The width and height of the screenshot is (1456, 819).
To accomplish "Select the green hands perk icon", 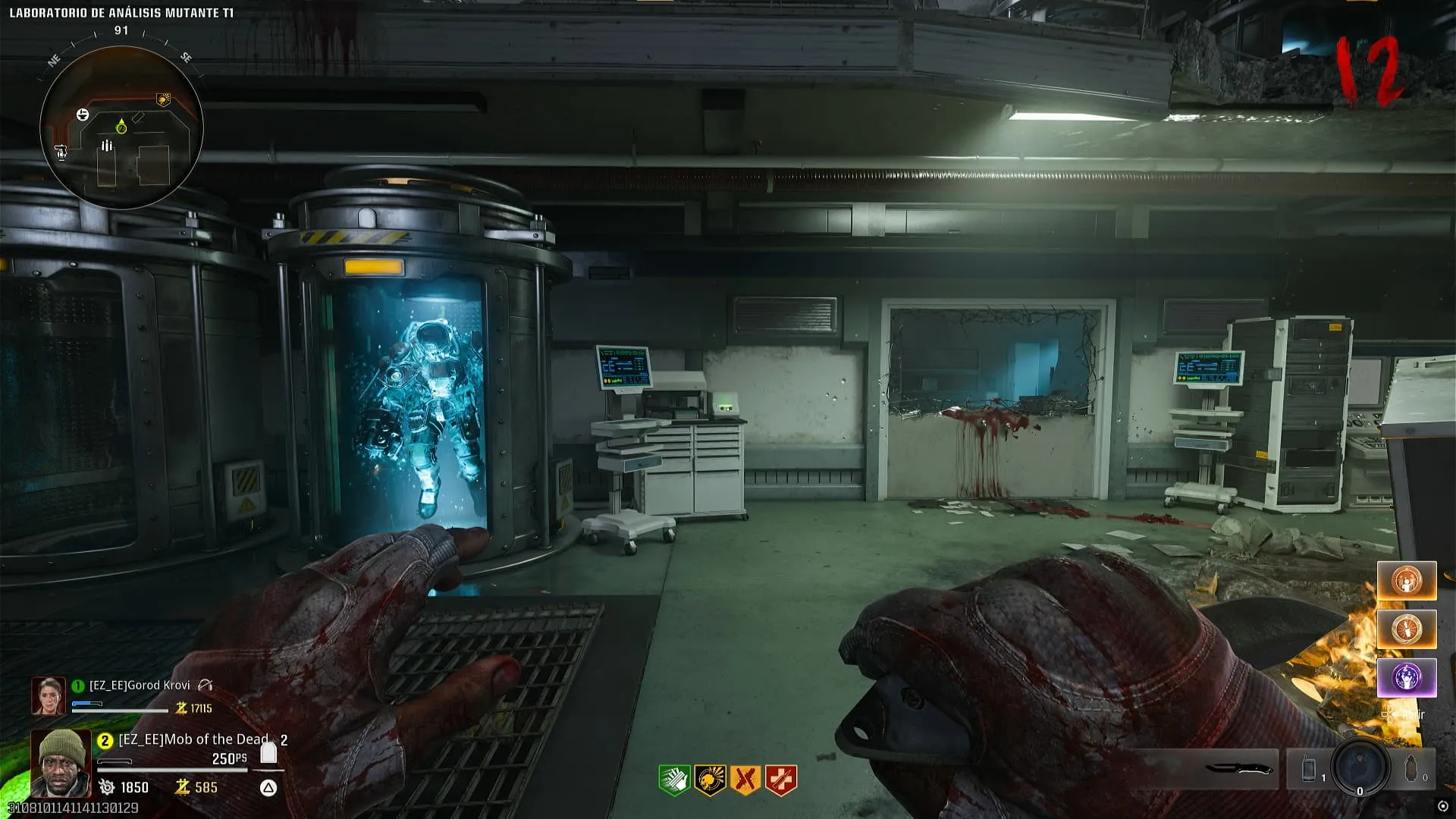I will click(673, 780).
